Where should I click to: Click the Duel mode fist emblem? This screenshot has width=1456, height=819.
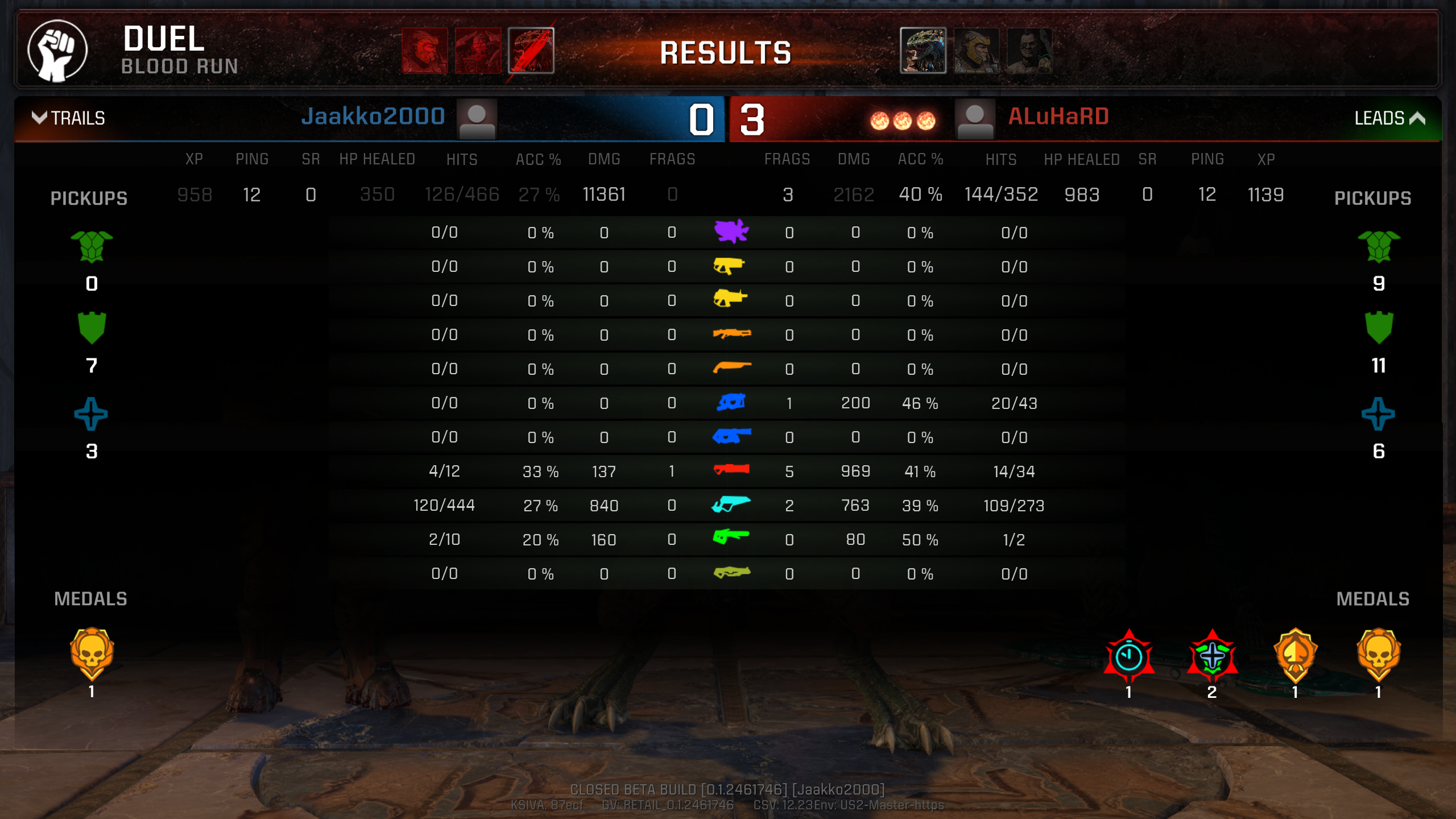point(57,51)
